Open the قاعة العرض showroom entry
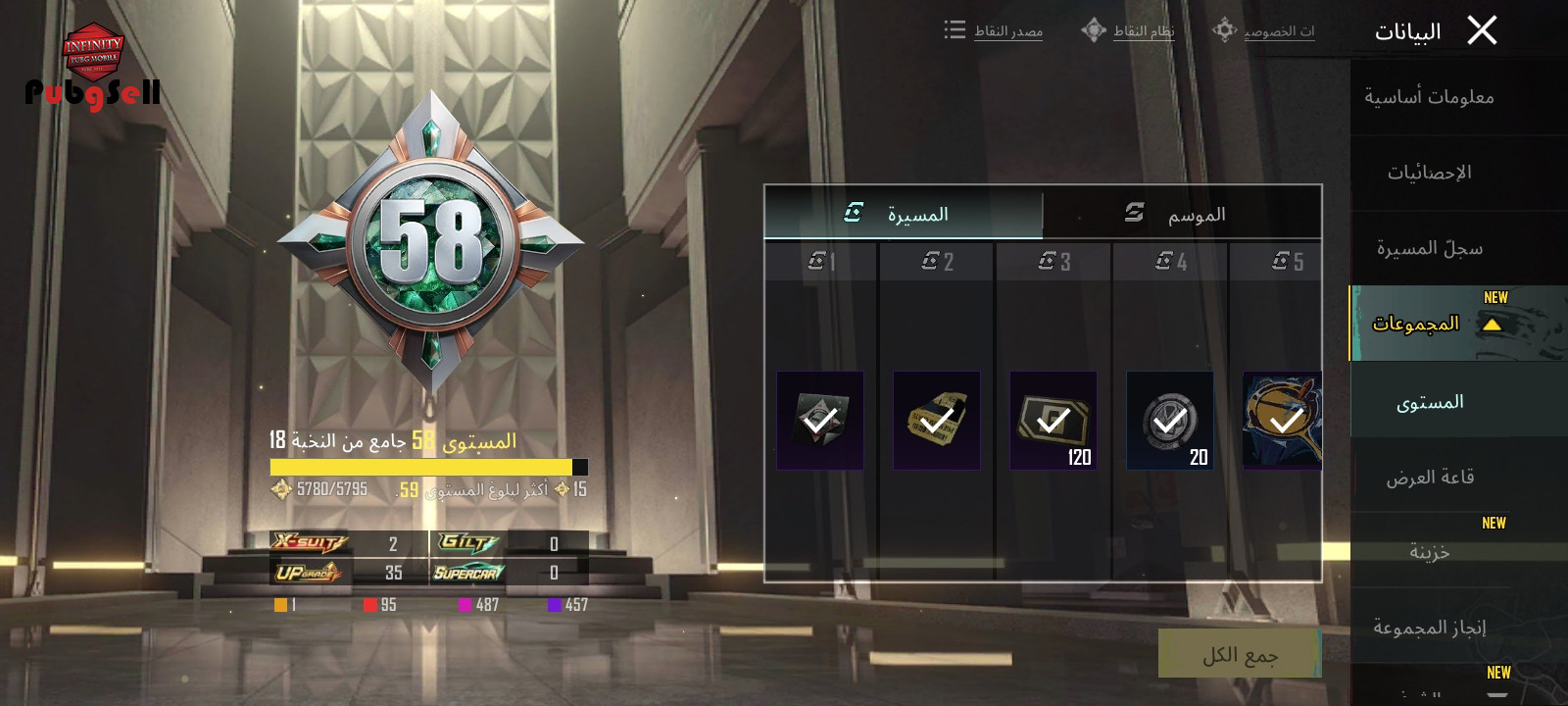 (x=1430, y=478)
